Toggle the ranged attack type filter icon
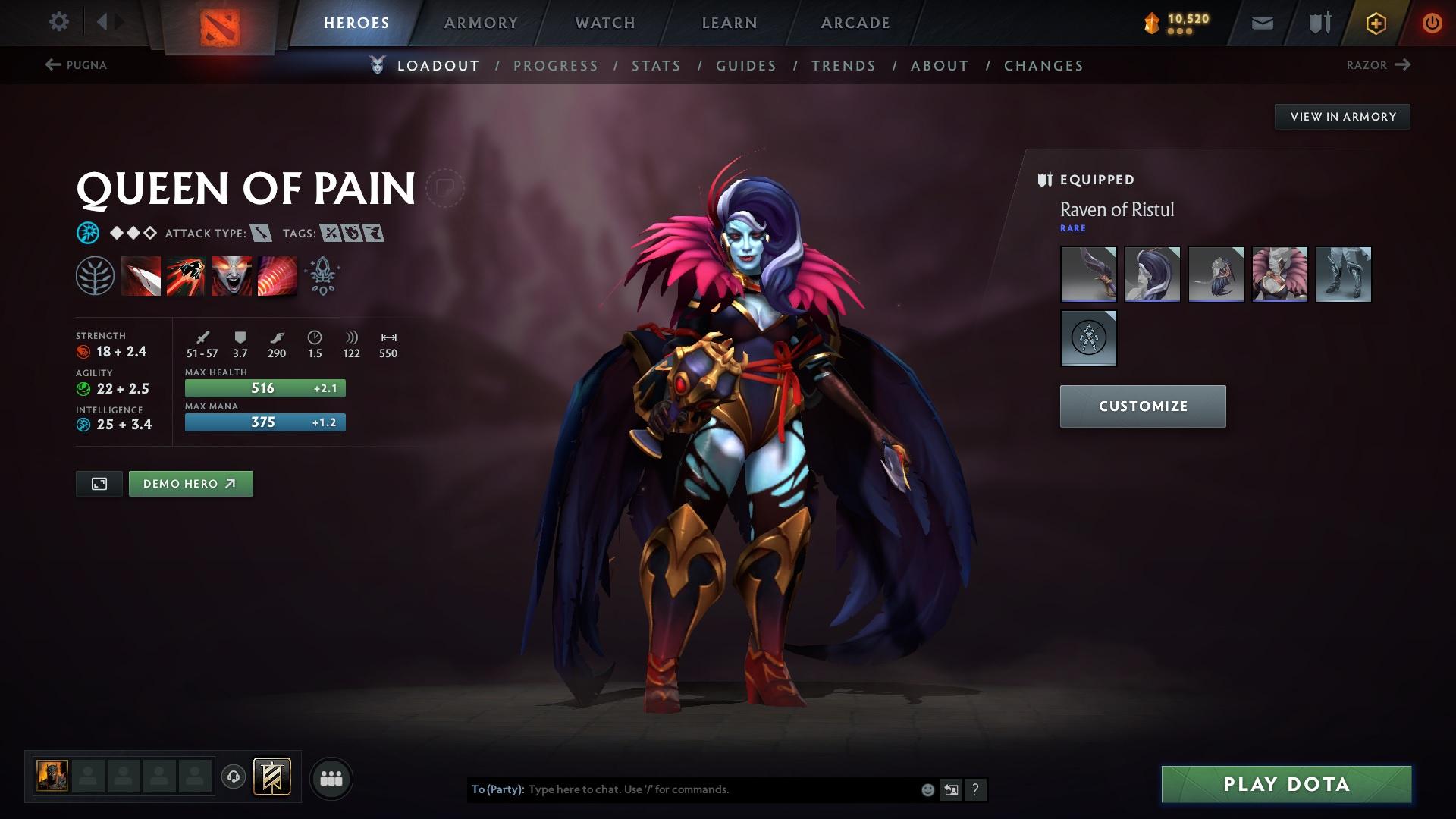The image size is (1456, 819). click(x=261, y=234)
